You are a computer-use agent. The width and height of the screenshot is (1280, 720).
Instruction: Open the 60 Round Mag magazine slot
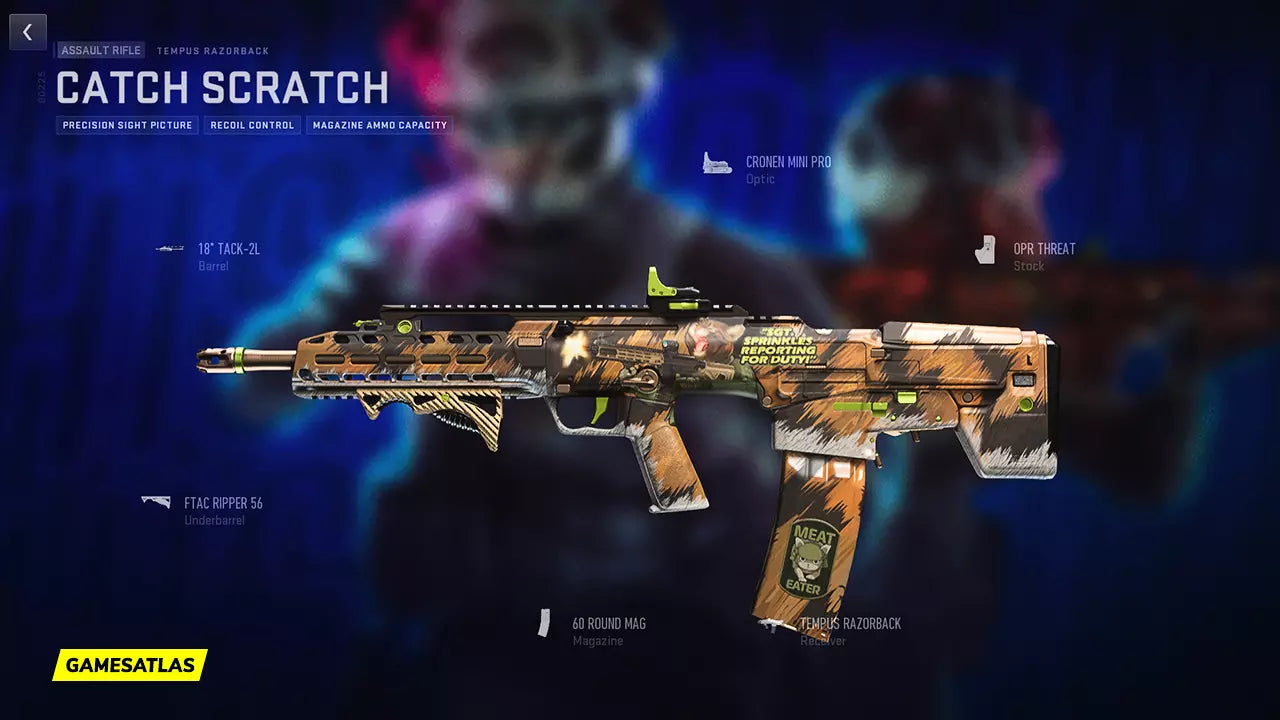click(608, 623)
